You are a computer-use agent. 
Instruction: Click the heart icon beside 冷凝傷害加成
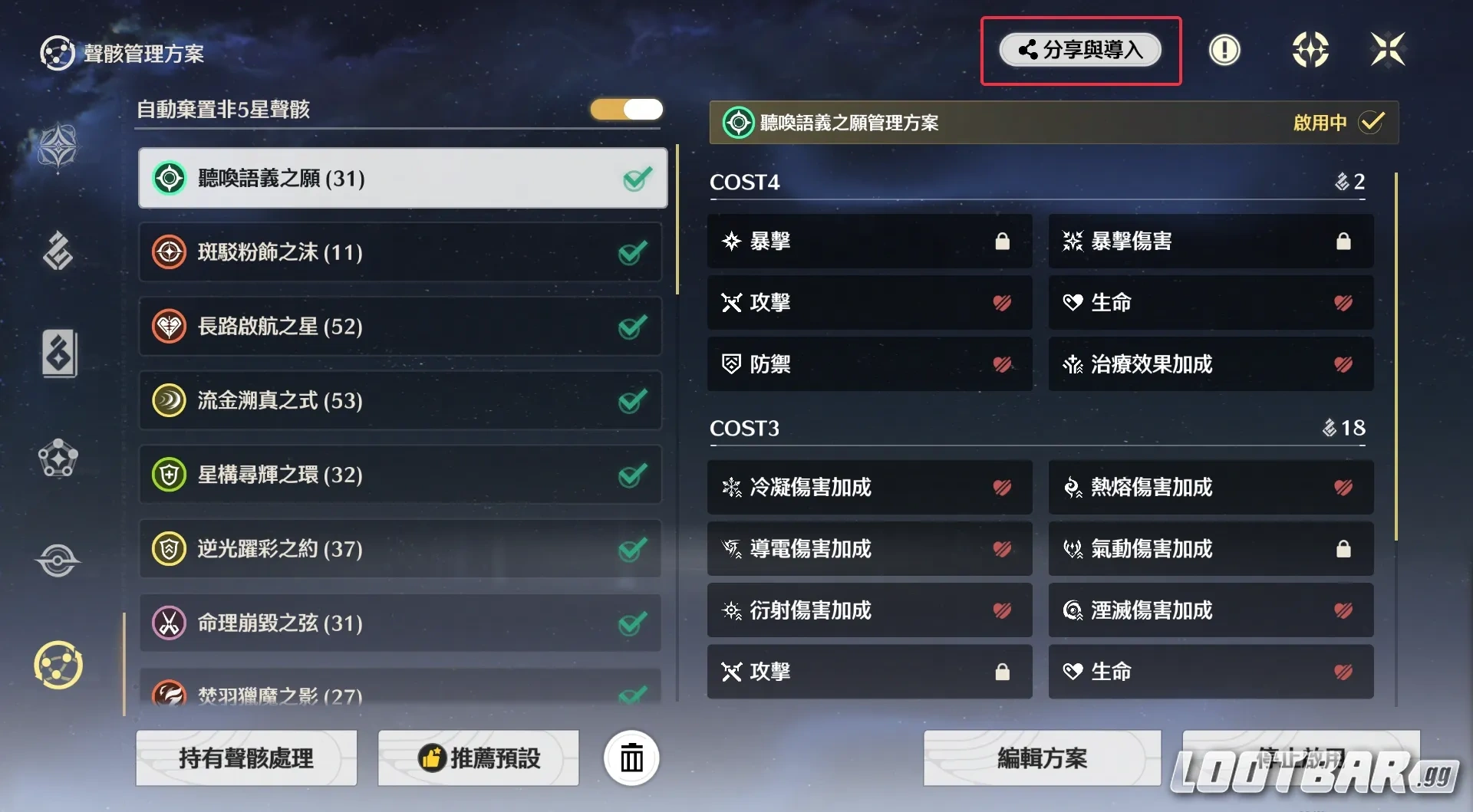point(1002,488)
